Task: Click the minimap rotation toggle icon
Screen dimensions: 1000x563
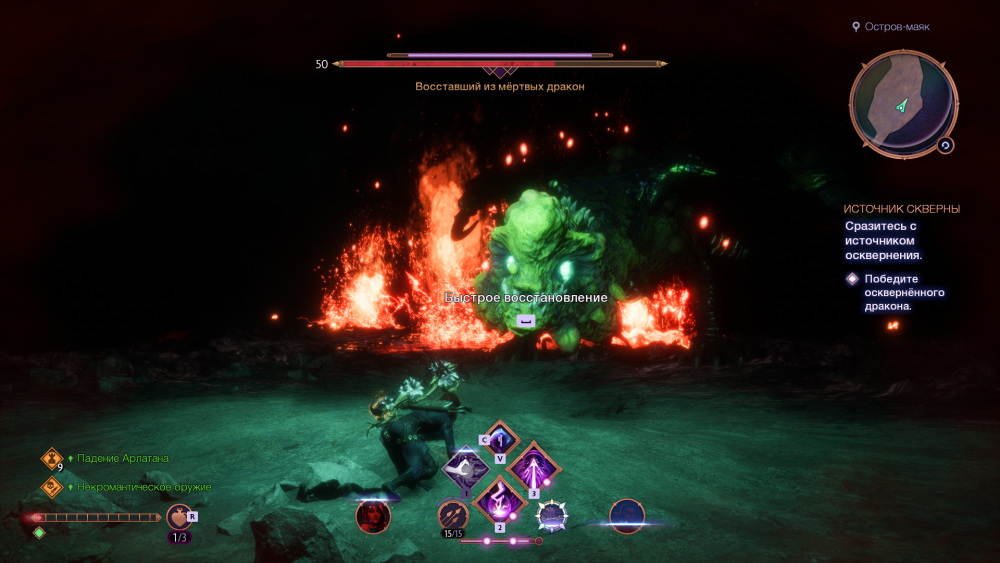Action: coord(945,145)
